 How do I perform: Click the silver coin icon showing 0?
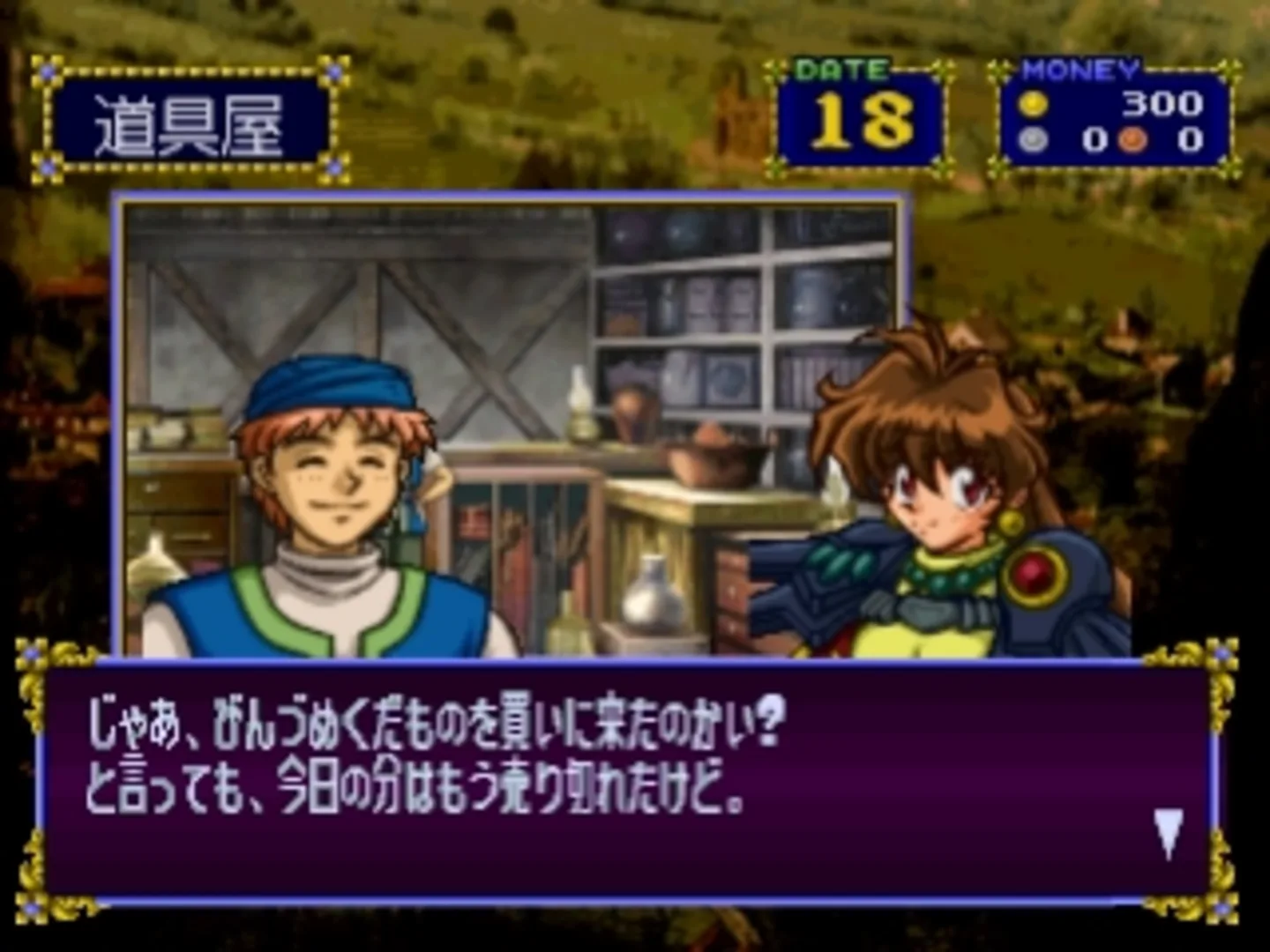[x=1032, y=138]
